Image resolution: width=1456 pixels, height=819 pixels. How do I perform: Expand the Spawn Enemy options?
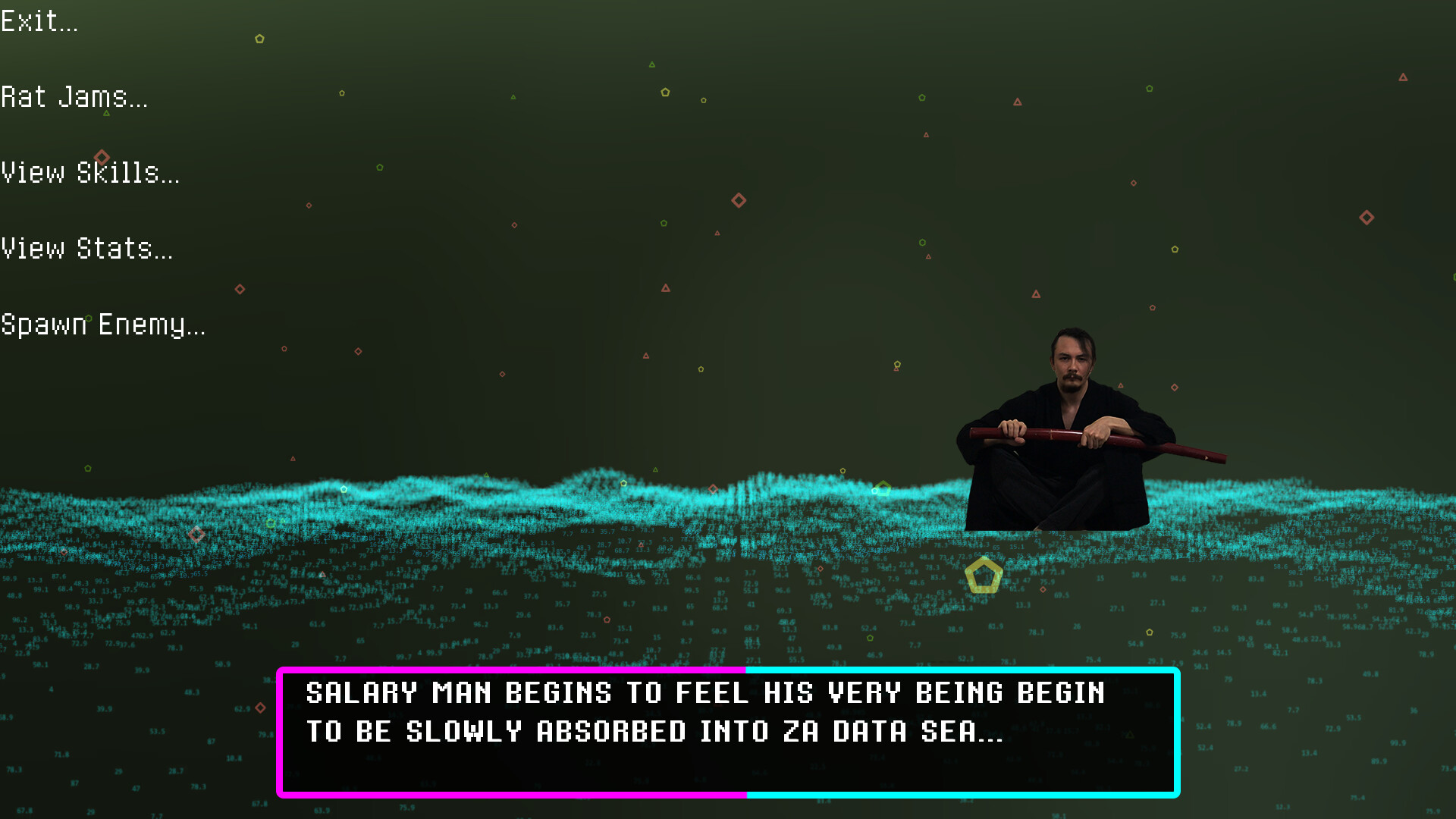pos(103,325)
